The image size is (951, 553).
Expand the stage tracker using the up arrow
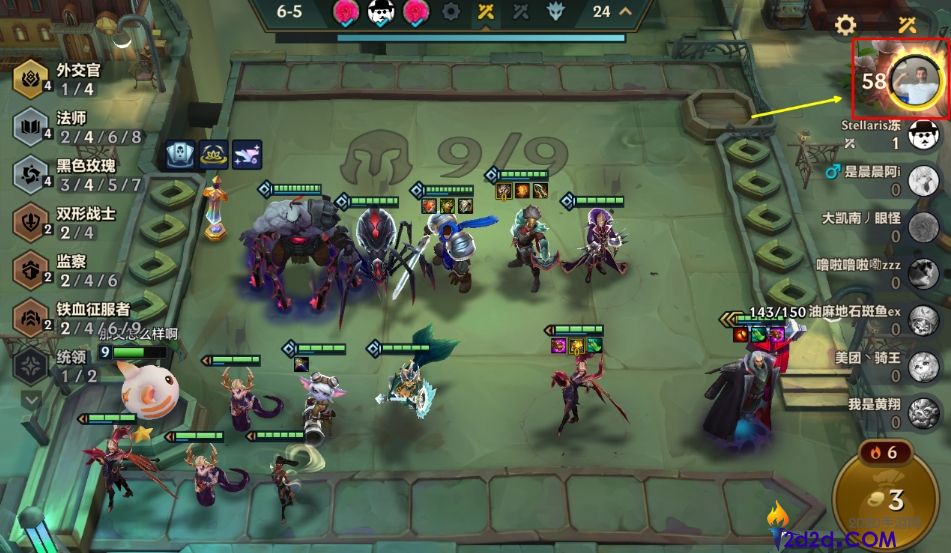tap(626, 12)
